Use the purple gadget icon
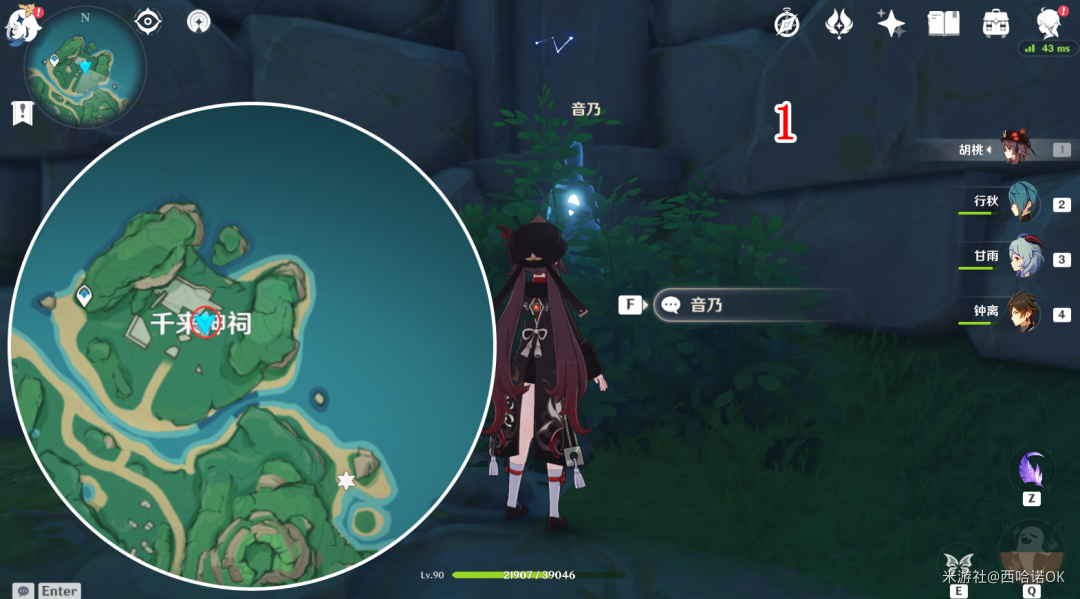Viewport: 1080px width, 599px height. pos(1031,469)
